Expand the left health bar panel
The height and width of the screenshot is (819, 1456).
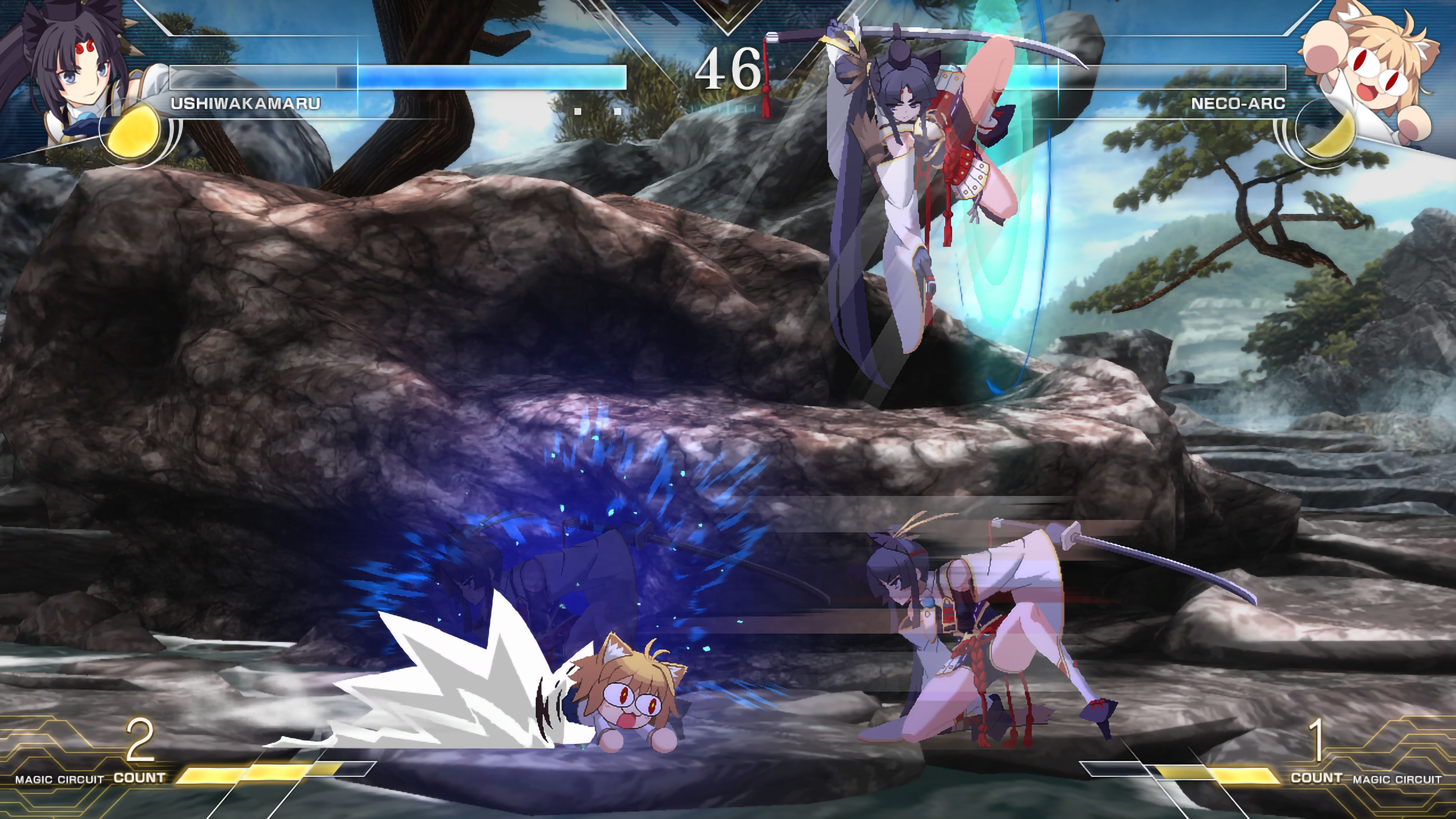pos(395,76)
